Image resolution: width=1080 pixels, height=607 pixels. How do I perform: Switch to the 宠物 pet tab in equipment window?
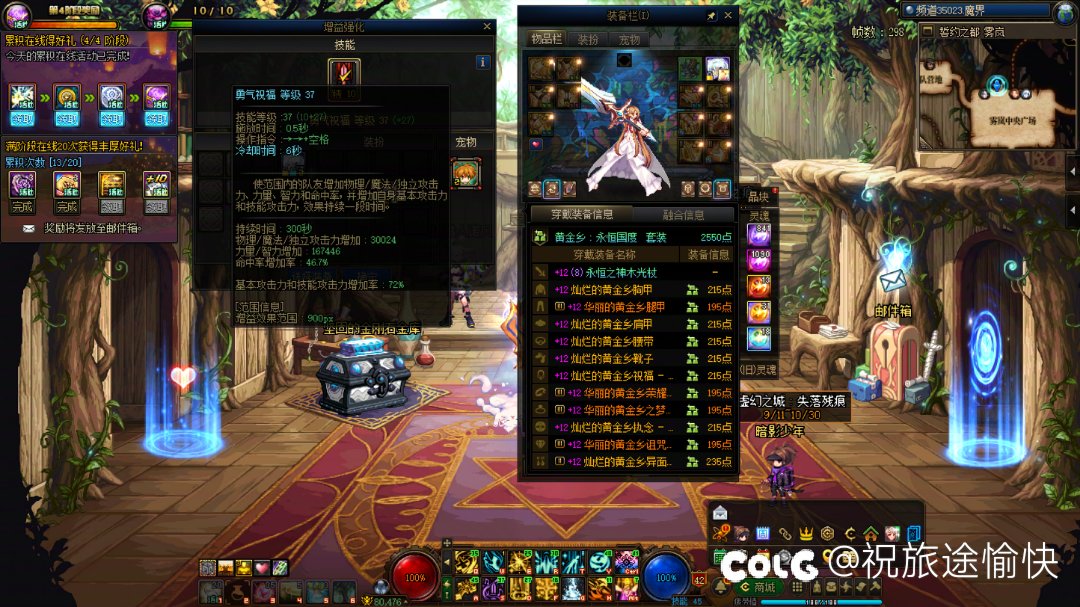point(629,39)
